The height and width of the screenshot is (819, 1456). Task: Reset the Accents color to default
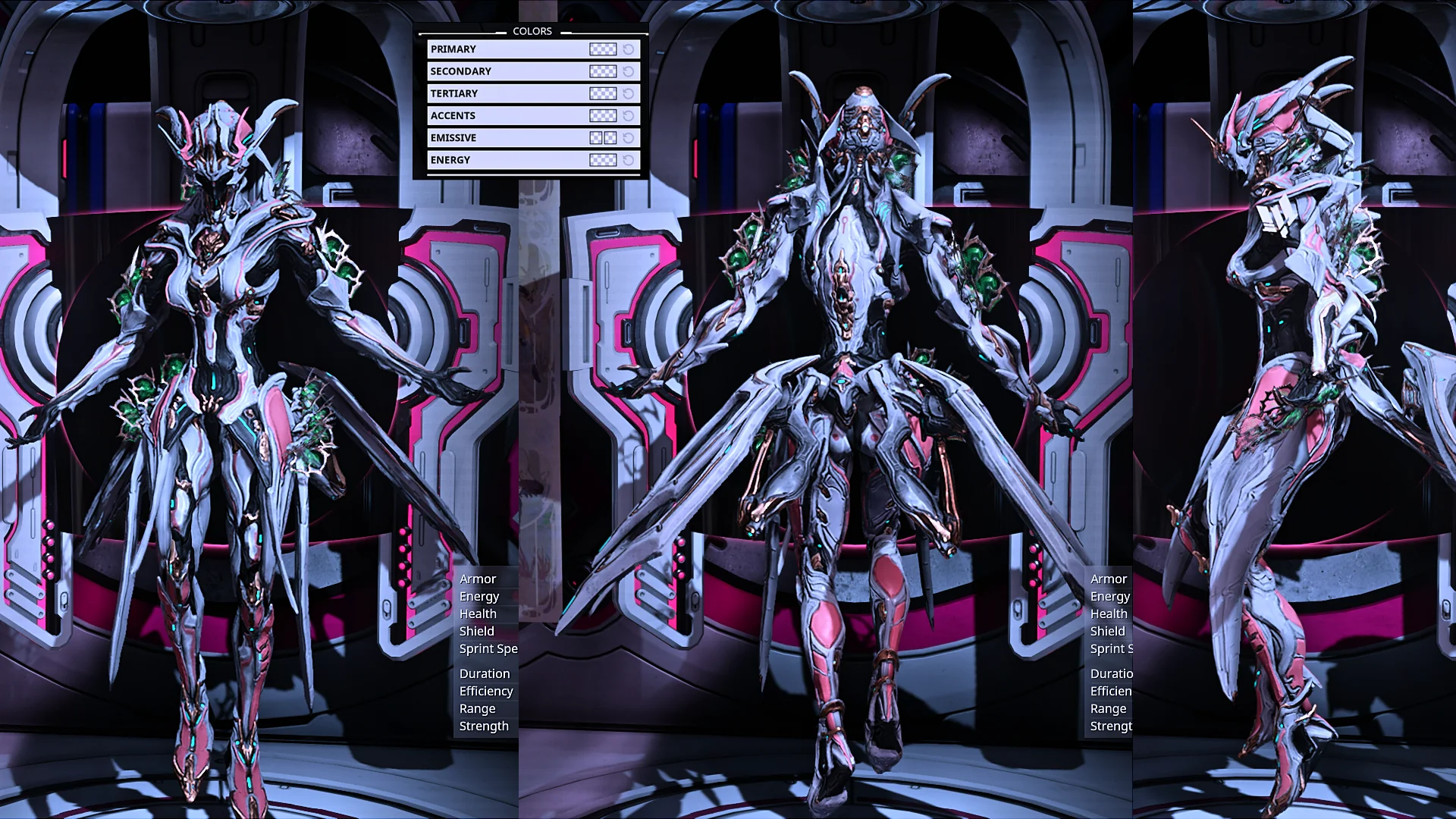(x=629, y=115)
